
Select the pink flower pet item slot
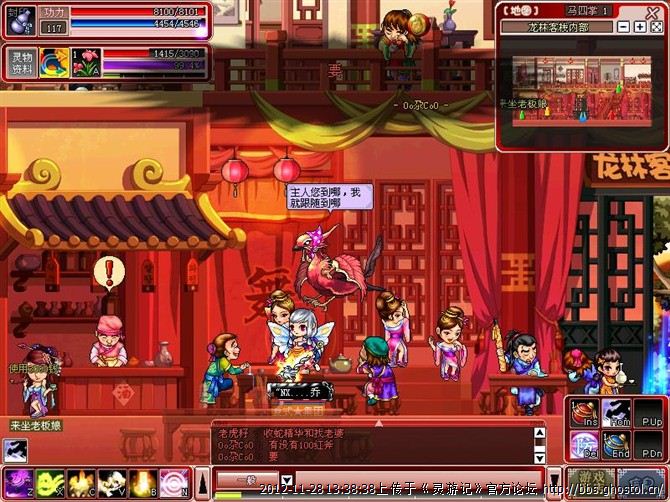(87, 62)
